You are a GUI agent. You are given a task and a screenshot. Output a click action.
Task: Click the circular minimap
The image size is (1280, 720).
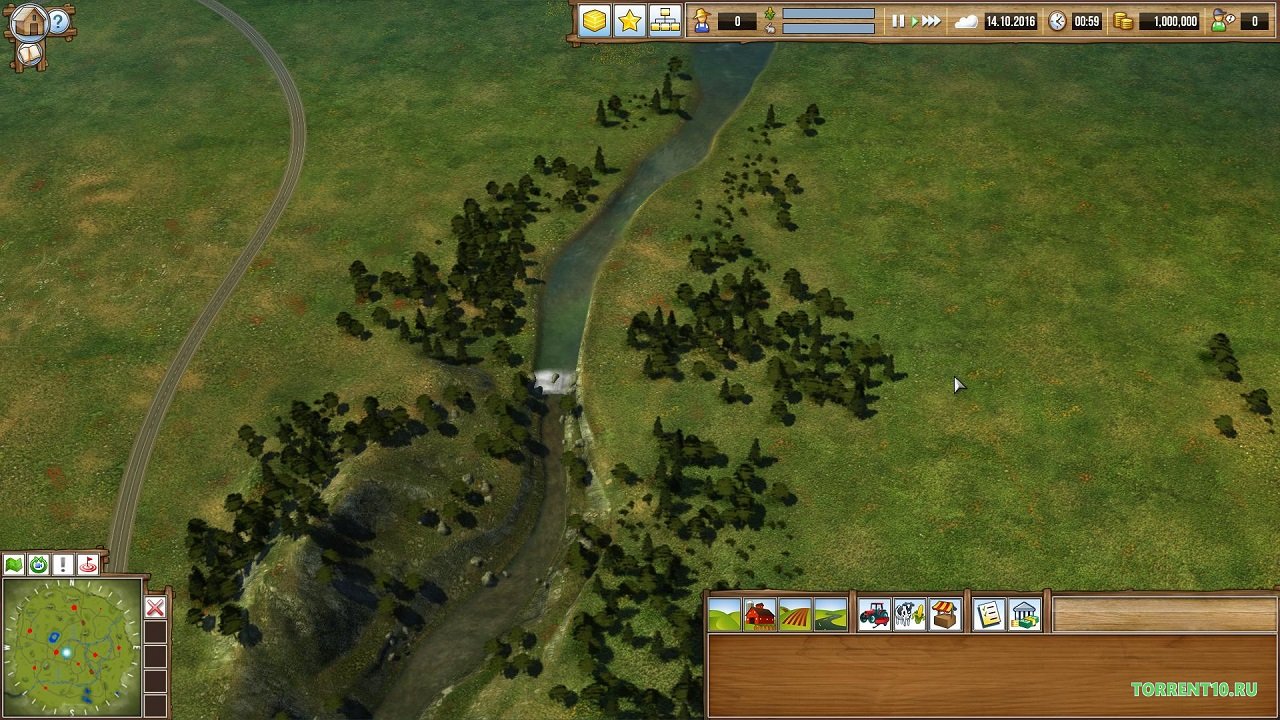72,647
